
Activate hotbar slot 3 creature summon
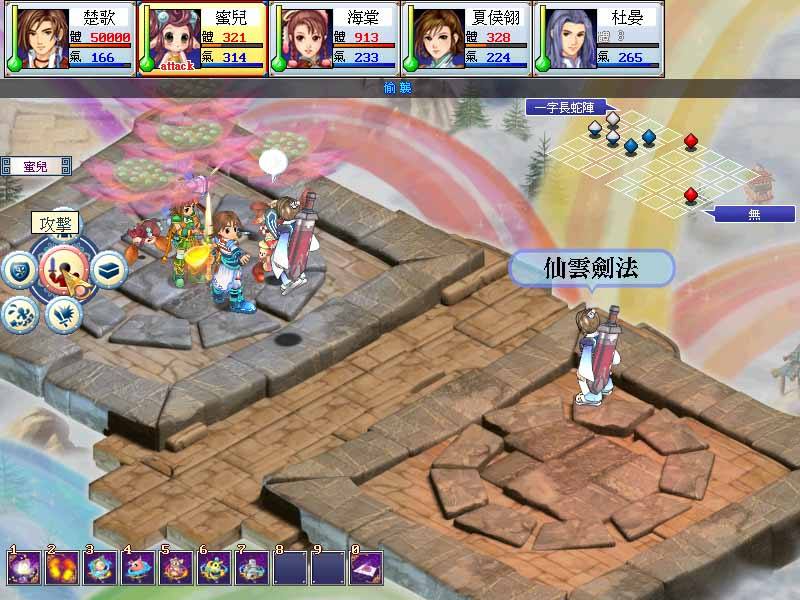point(99,568)
